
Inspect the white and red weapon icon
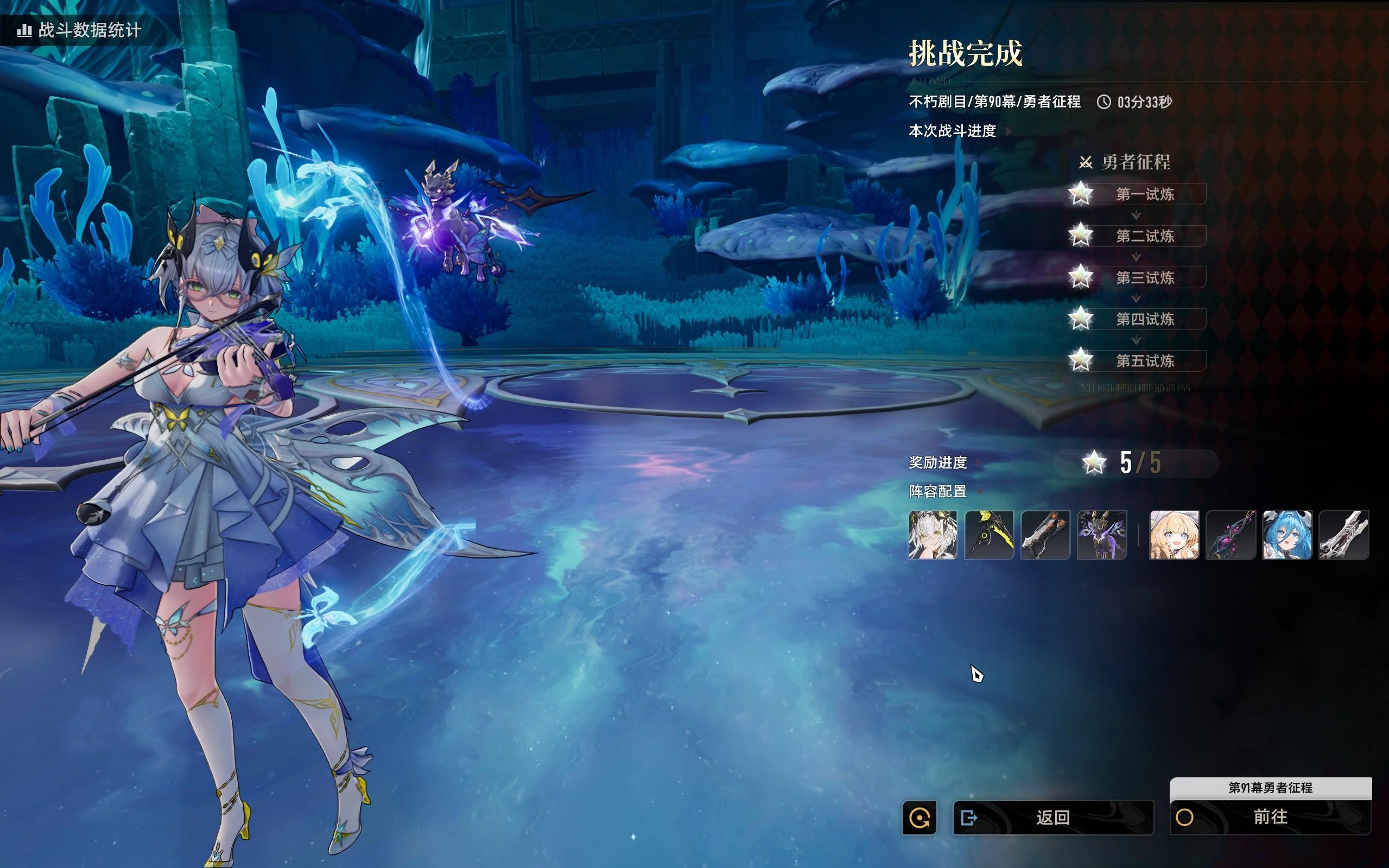click(x=1343, y=535)
